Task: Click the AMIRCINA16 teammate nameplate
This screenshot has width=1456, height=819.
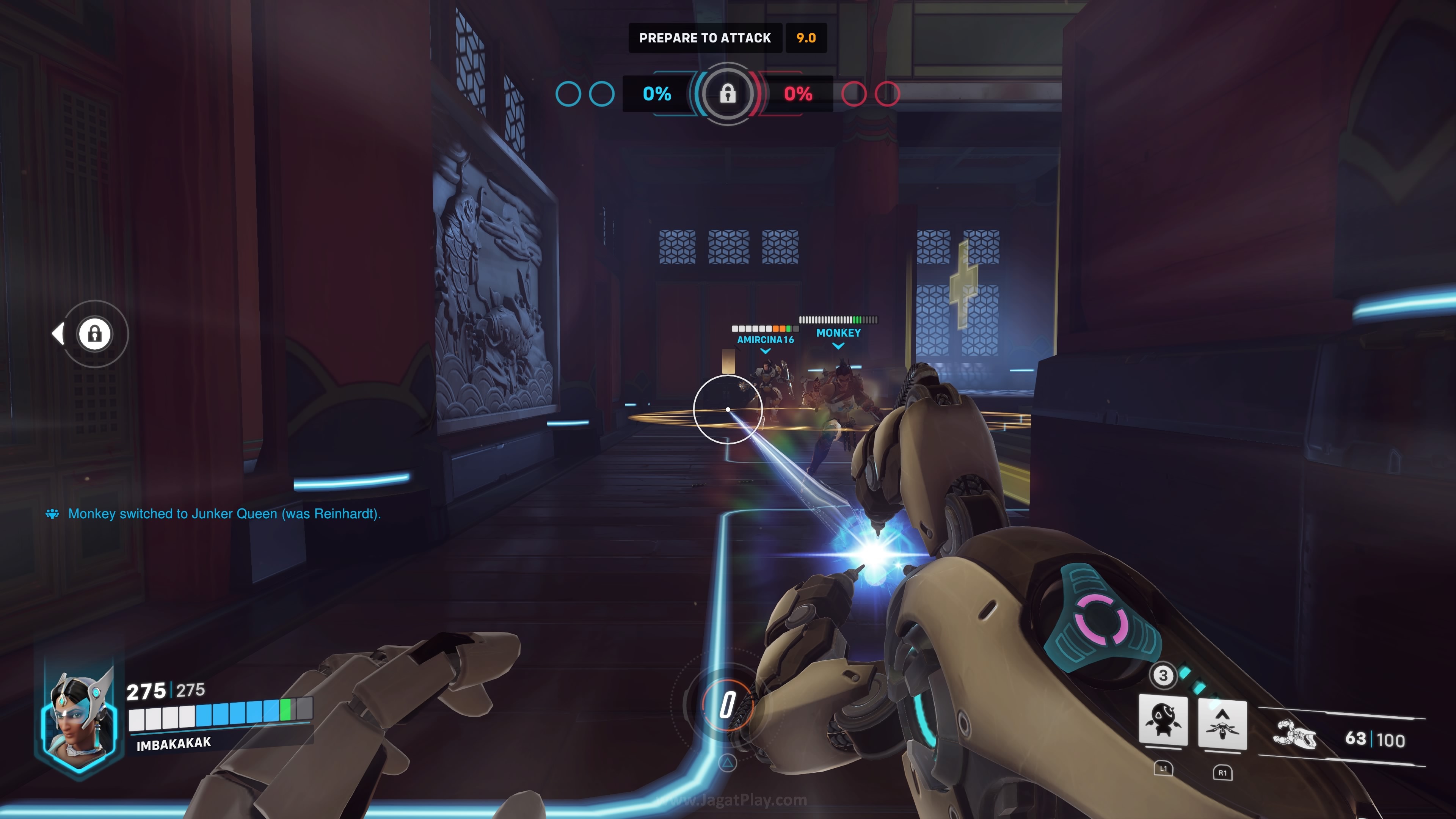Action: pos(765,339)
